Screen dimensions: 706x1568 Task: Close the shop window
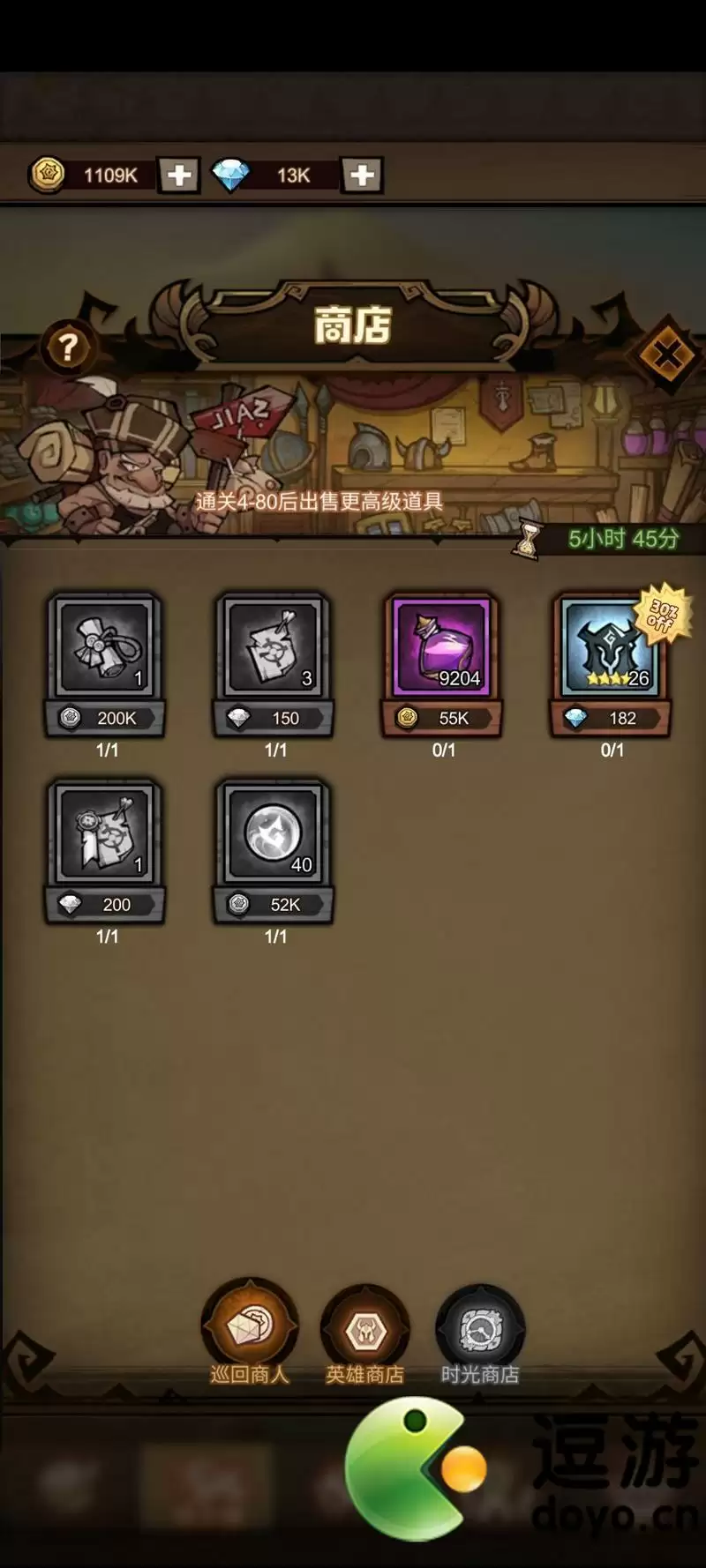pos(666,355)
